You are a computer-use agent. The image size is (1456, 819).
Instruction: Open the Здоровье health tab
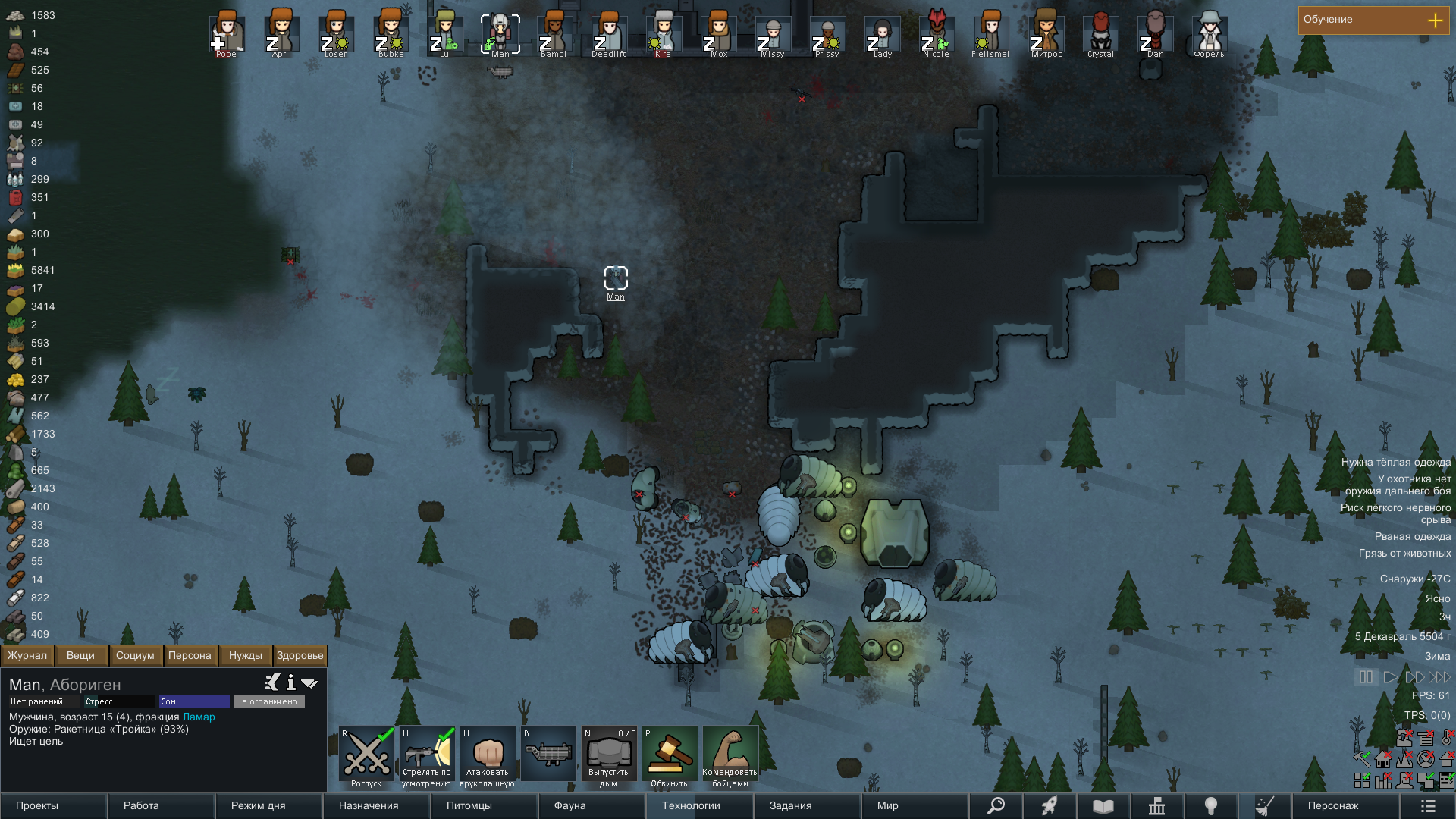pos(300,655)
